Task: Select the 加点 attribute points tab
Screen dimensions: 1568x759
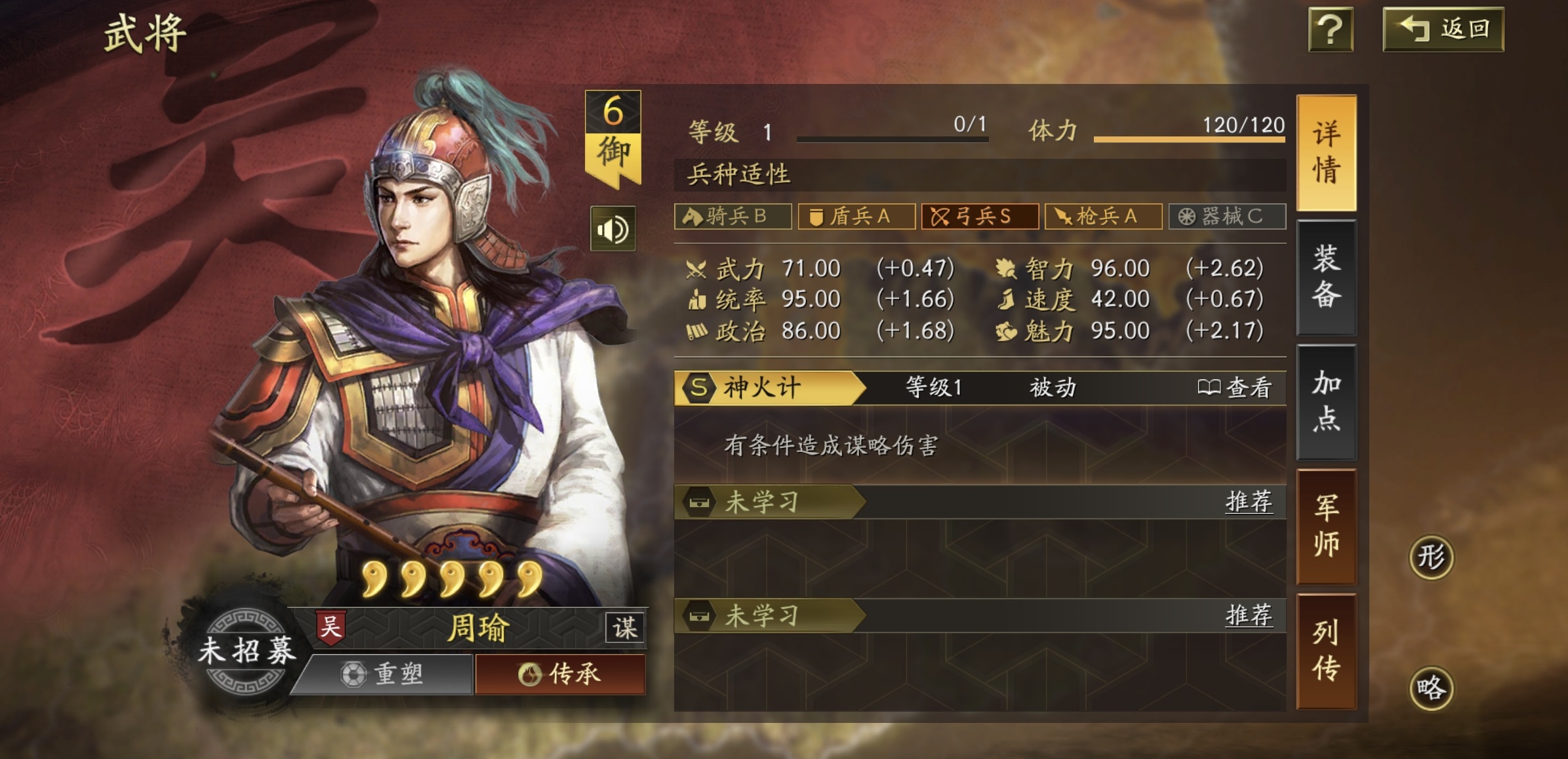Action: pyautogui.click(x=1326, y=401)
